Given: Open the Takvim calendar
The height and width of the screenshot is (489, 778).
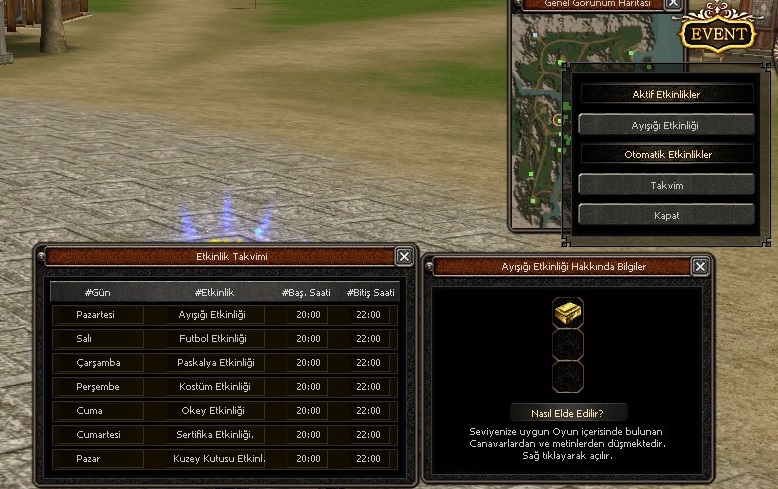Looking at the screenshot, I should (666, 185).
